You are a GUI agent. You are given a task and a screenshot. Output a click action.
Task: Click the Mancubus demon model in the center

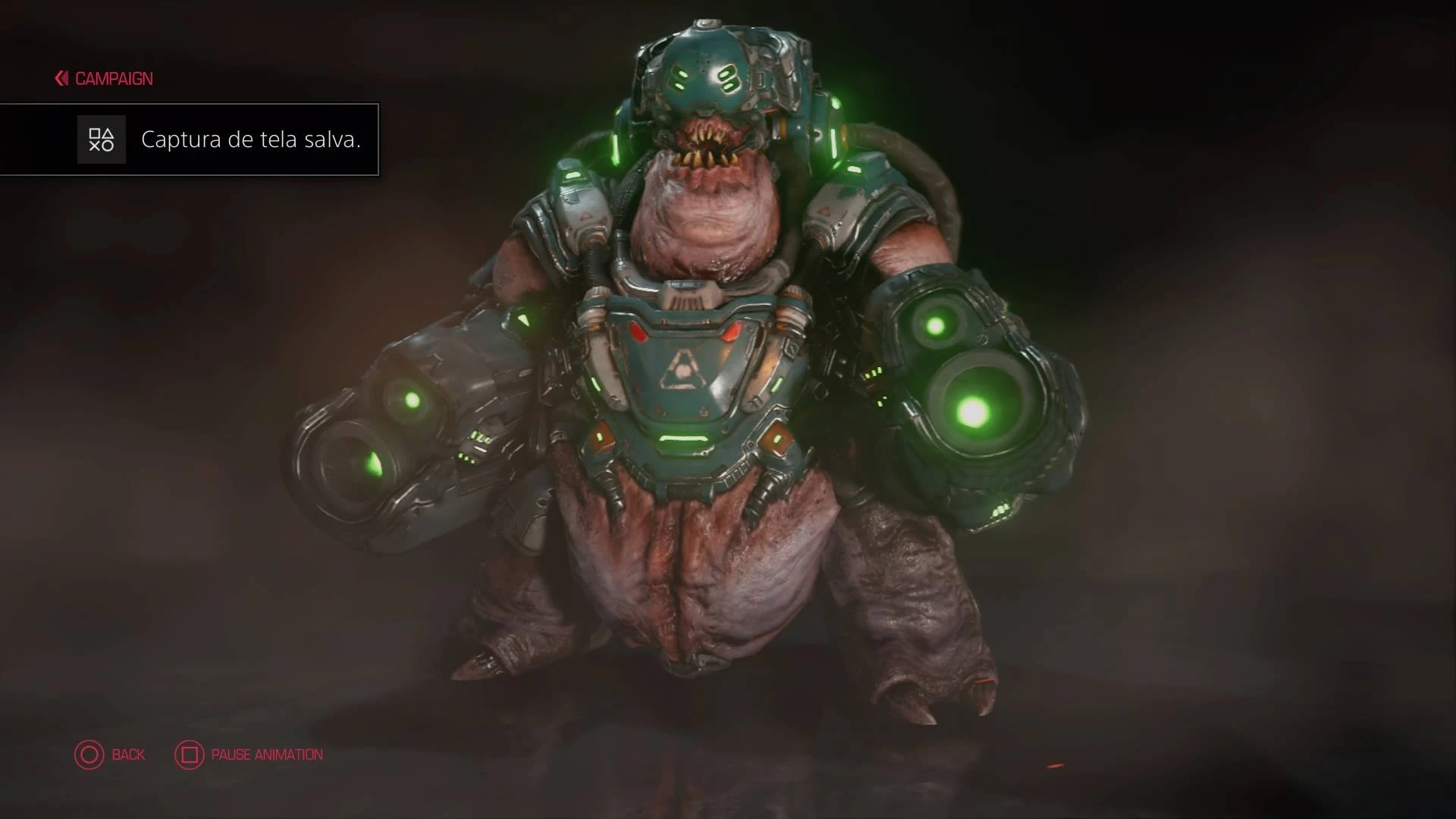(705, 417)
